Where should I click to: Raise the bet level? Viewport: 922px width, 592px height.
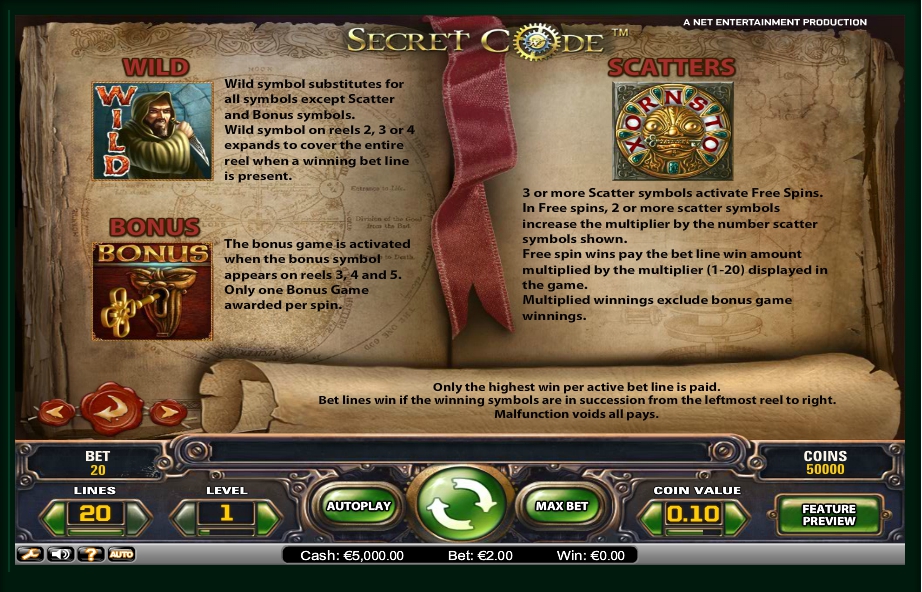click(x=267, y=515)
